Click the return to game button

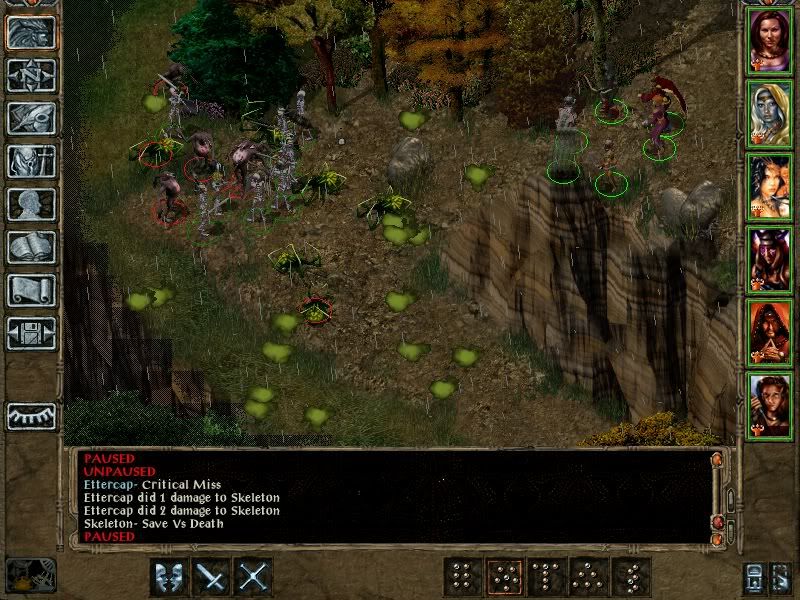click(31, 32)
